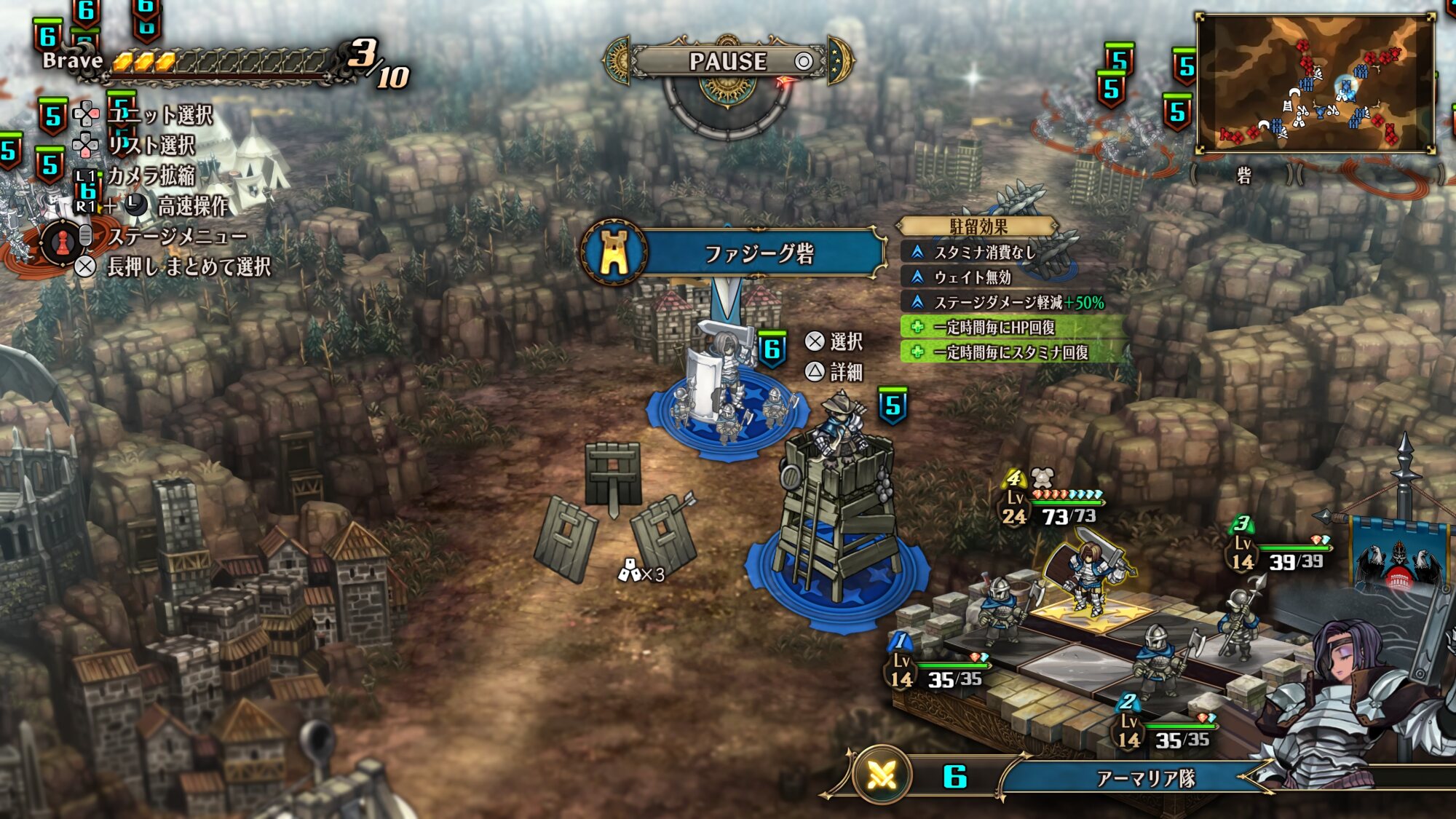Image resolution: width=1456 pixels, height=819 pixels.
Task: Choose the スタミナ消費なし garrison effect
Action: coord(984,253)
